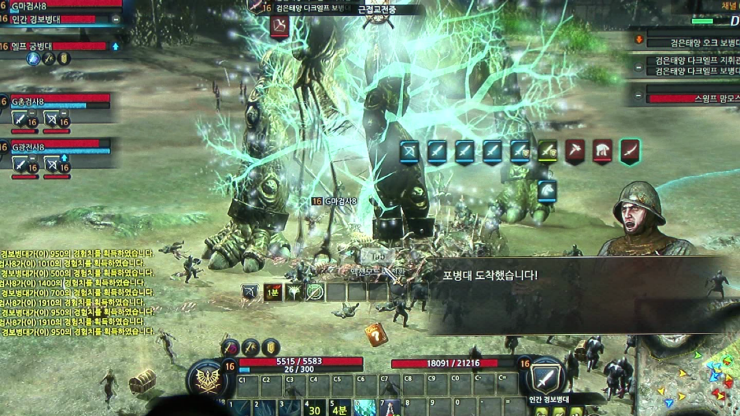Expand the 검은태양 오크 보병대 entry
Image resolution: width=740 pixels, height=416 pixels.
tap(638, 39)
